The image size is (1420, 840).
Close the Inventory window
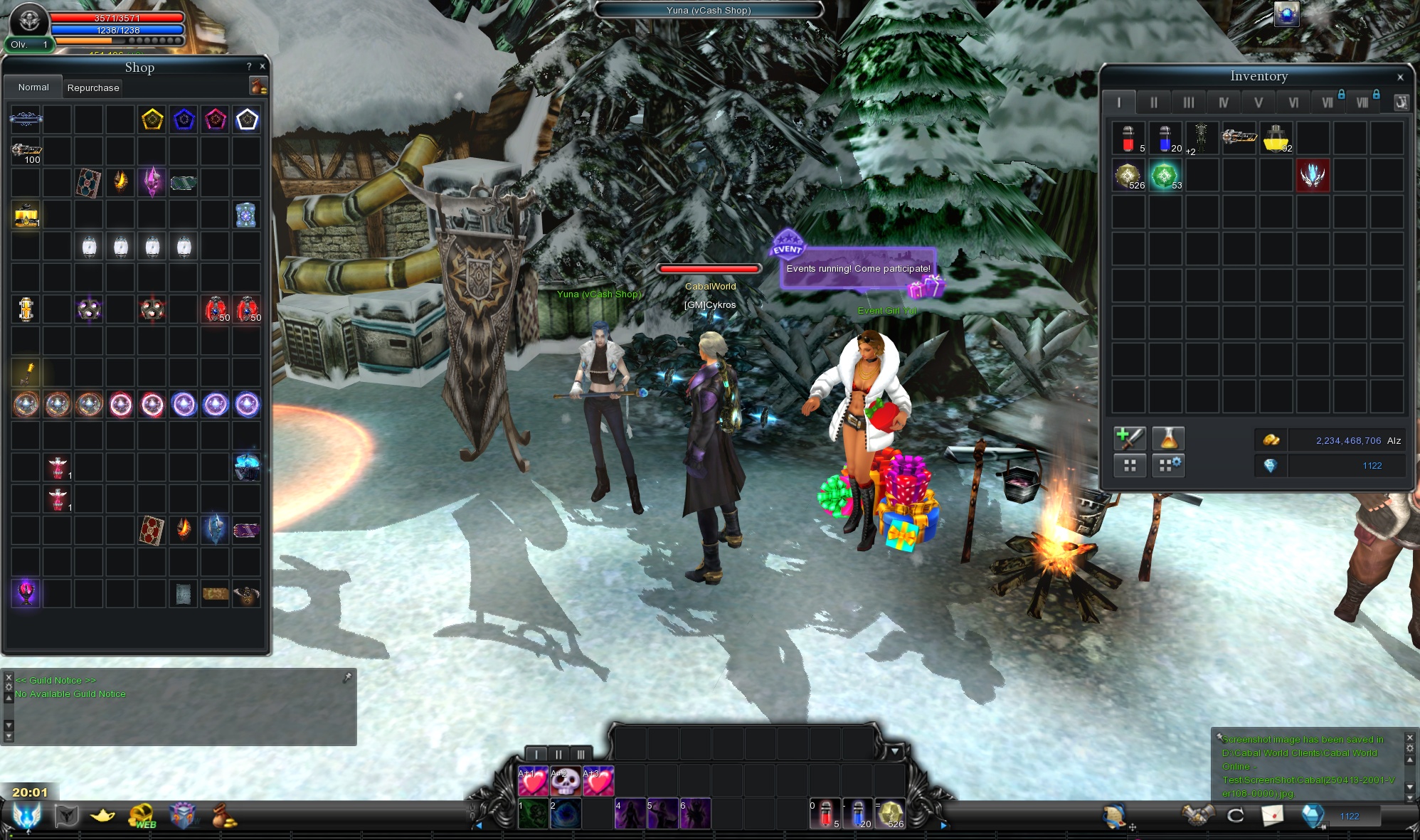pos(1400,77)
